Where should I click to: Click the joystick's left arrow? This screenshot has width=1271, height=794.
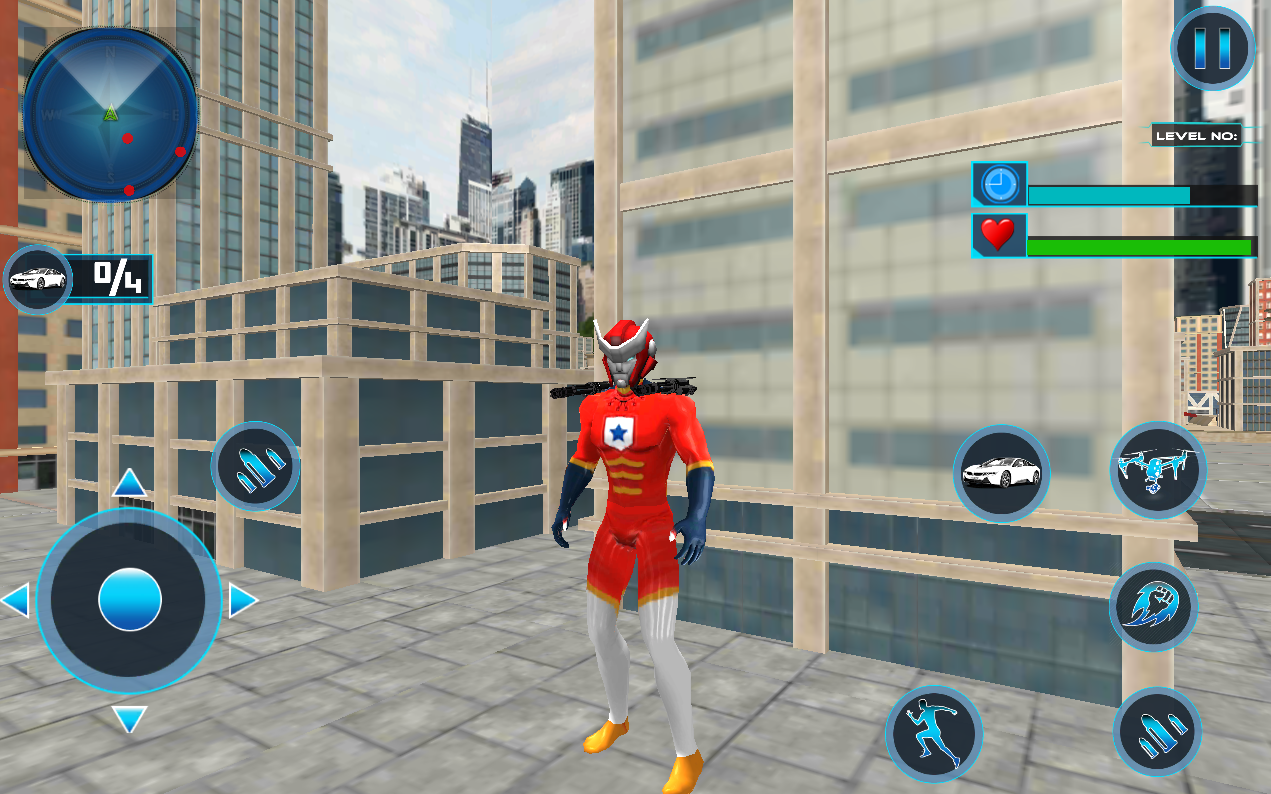(15, 601)
